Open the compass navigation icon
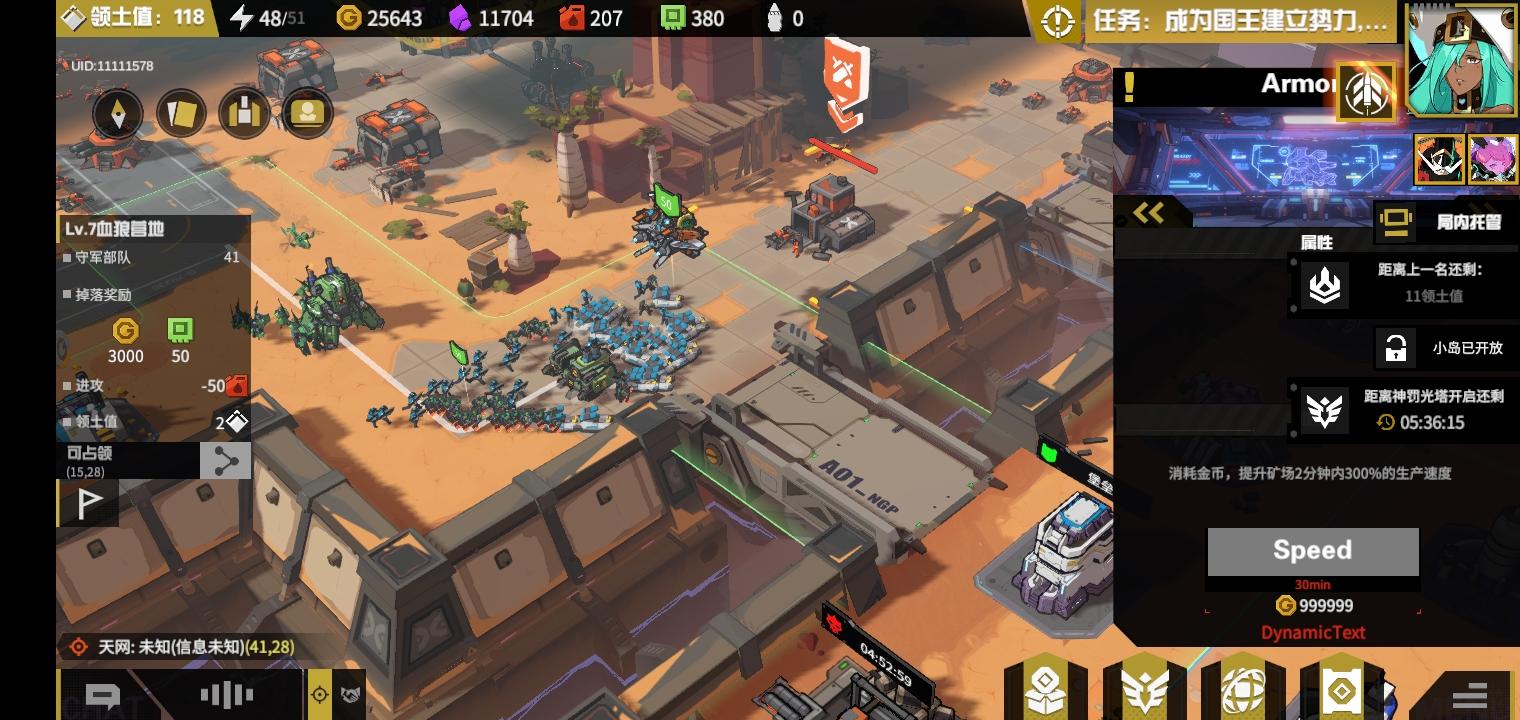This screenshot has width=1520, height=720. pos(117,113)
